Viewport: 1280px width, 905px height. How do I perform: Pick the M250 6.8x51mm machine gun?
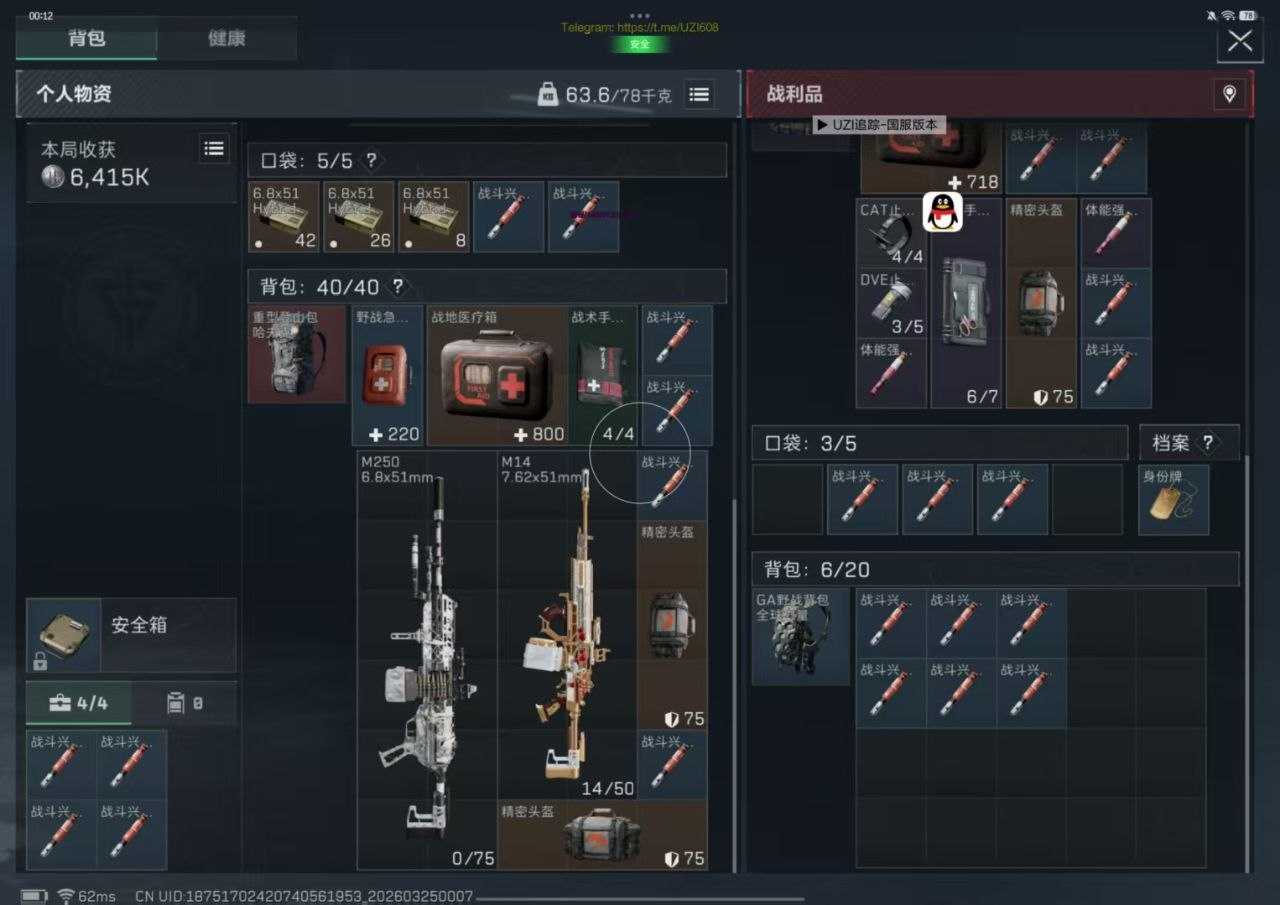(427, 660)
